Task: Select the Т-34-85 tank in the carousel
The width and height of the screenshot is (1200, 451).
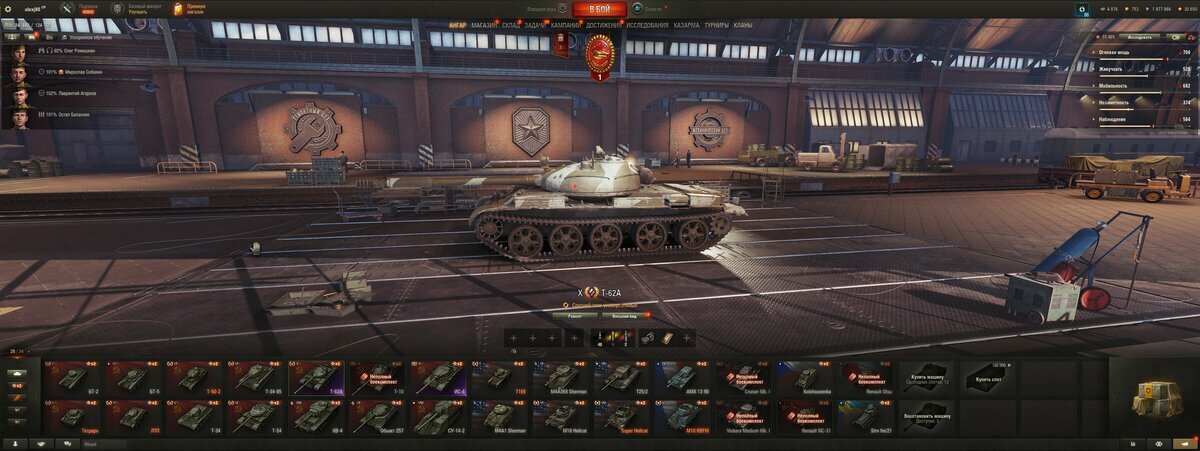Action: click(257, 377)
